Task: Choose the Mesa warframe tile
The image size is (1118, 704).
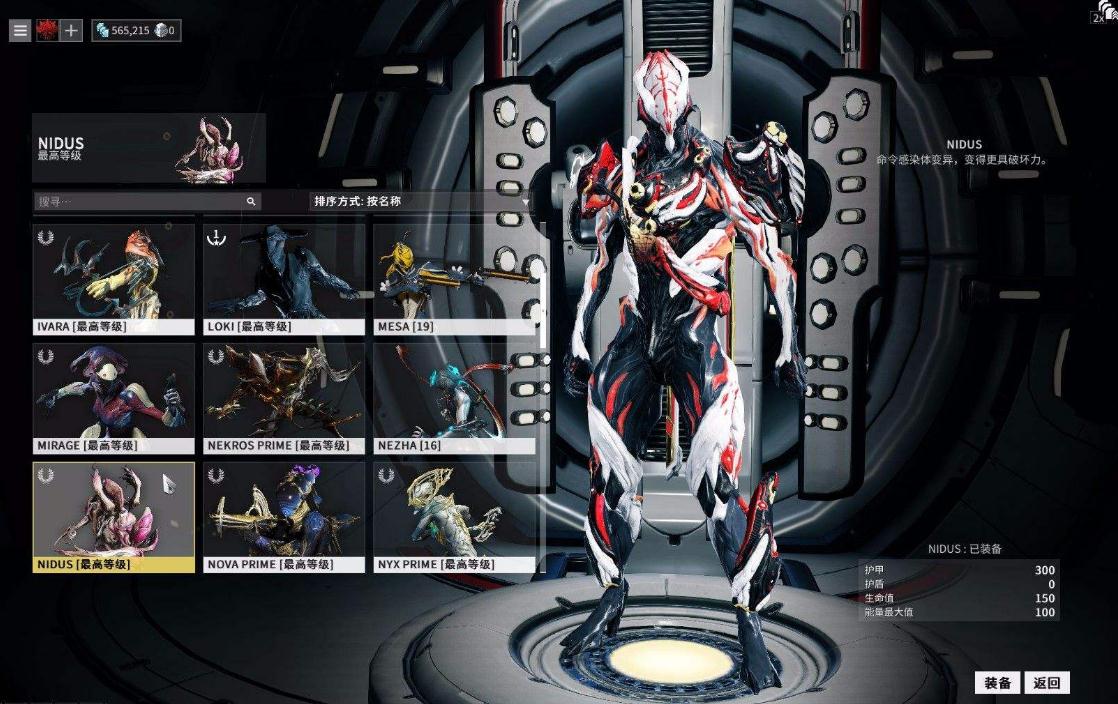Action: (454, 278)
